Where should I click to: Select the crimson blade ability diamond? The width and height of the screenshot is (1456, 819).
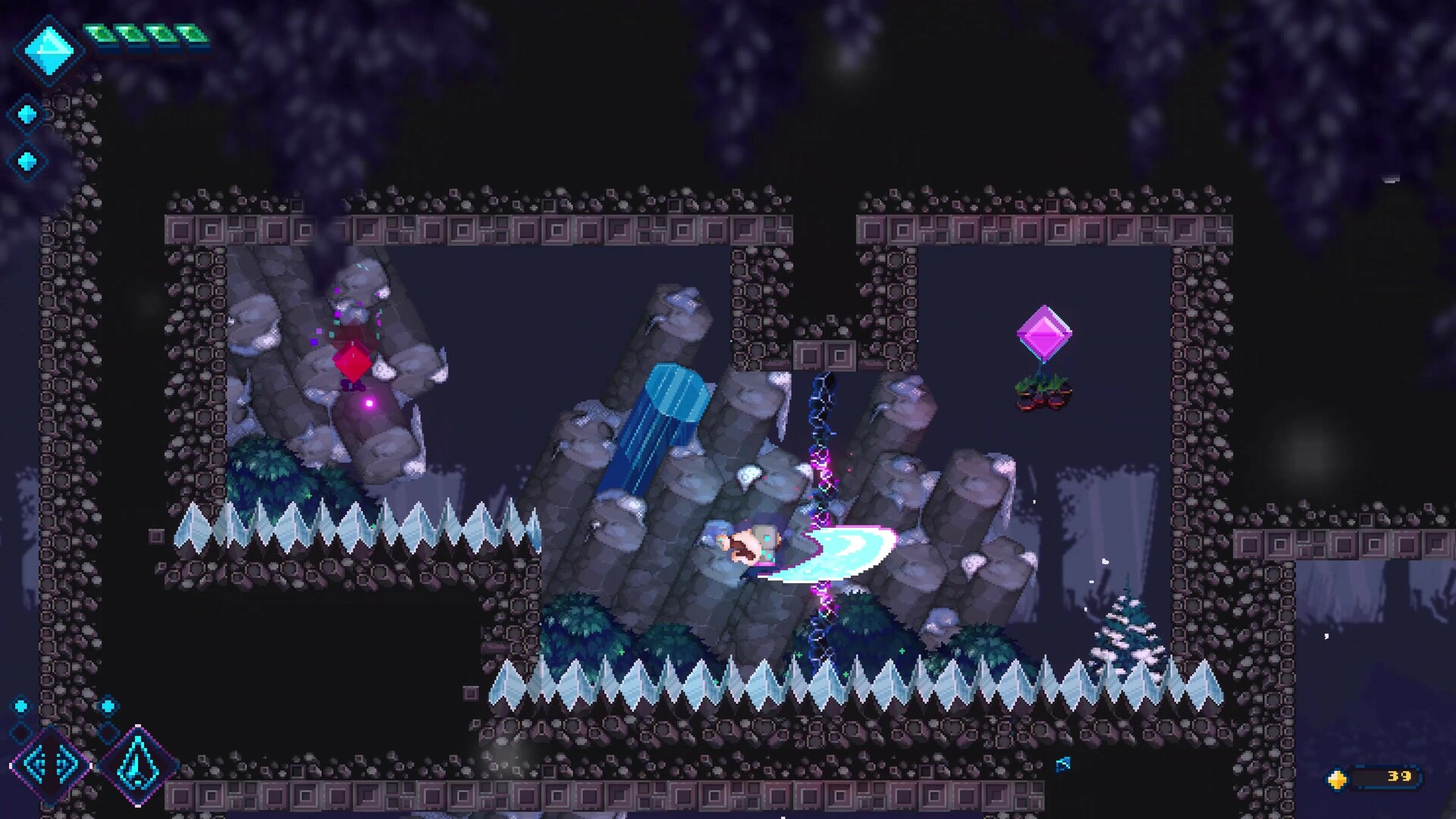point(138,766)
